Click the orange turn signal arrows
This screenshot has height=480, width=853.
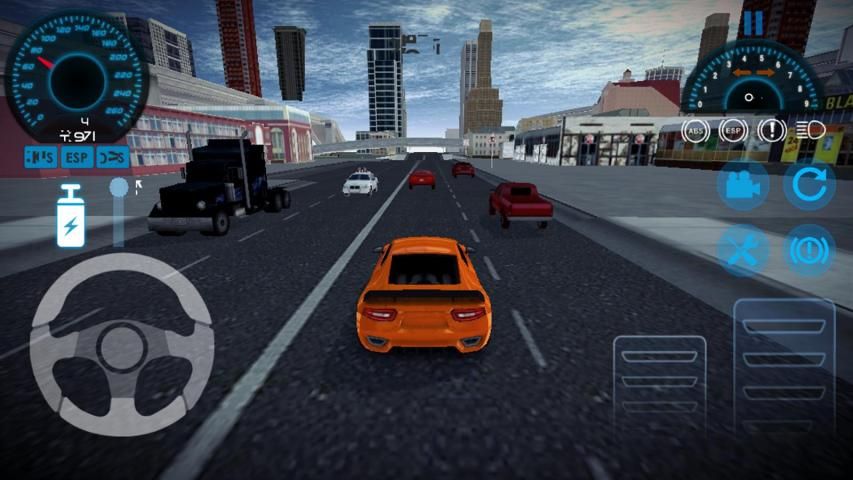point(754,73)
